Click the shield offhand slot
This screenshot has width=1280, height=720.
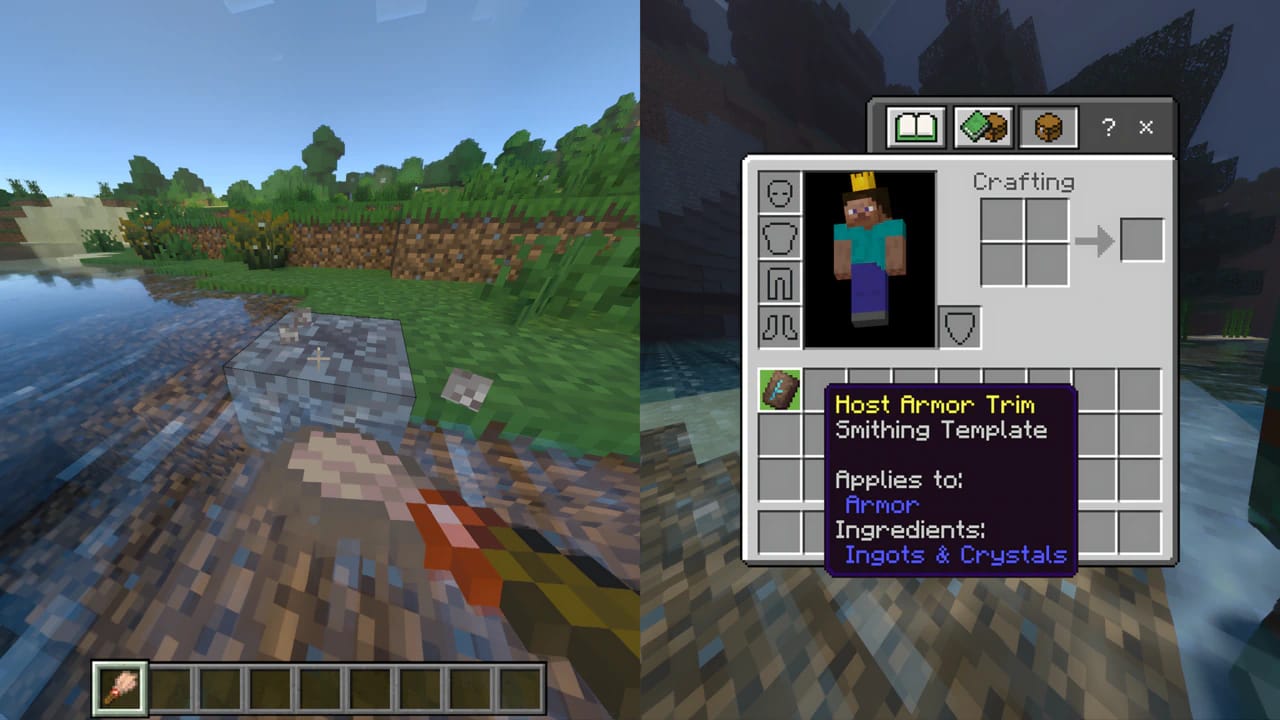[958, 326]
